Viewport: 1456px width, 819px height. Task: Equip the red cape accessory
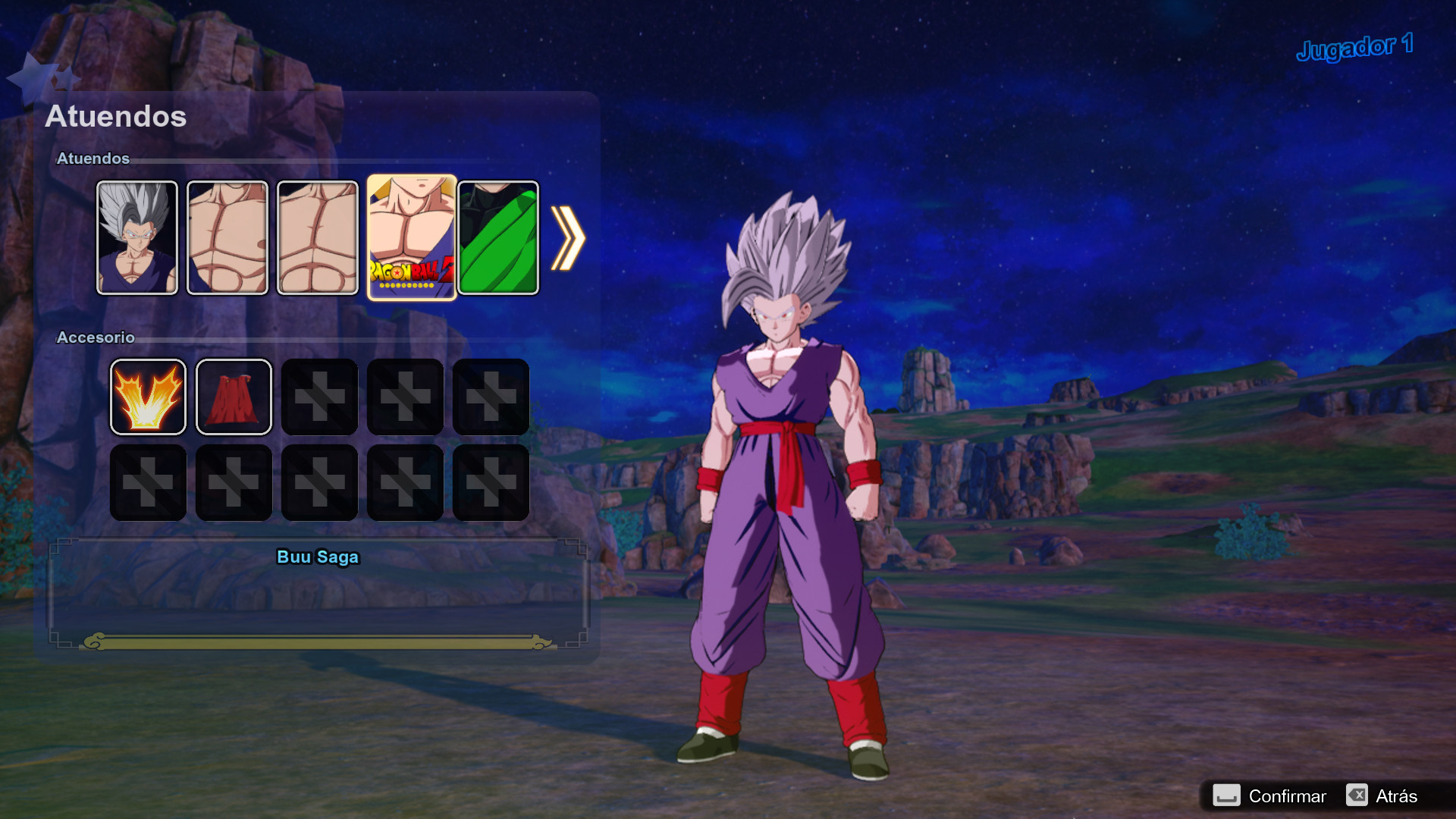(x=234, y=397)
